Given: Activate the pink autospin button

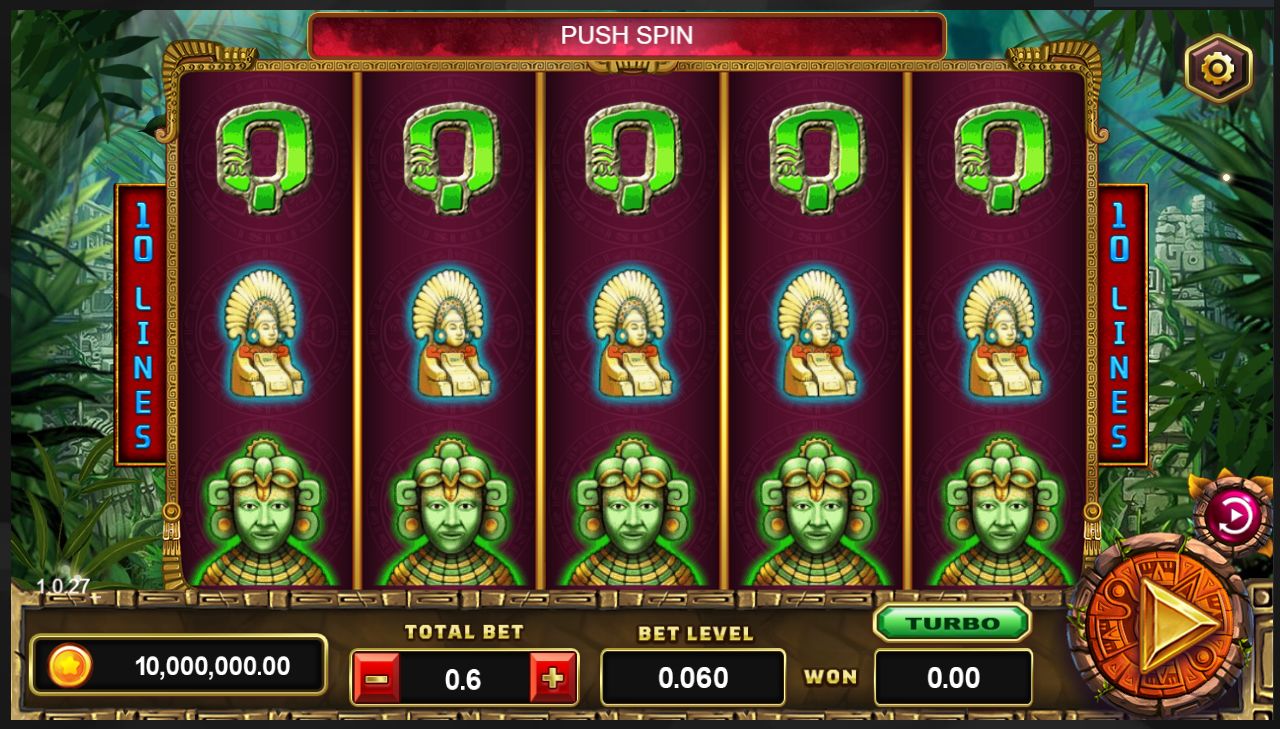Looking at the screenshot, I should [1232, 516].
